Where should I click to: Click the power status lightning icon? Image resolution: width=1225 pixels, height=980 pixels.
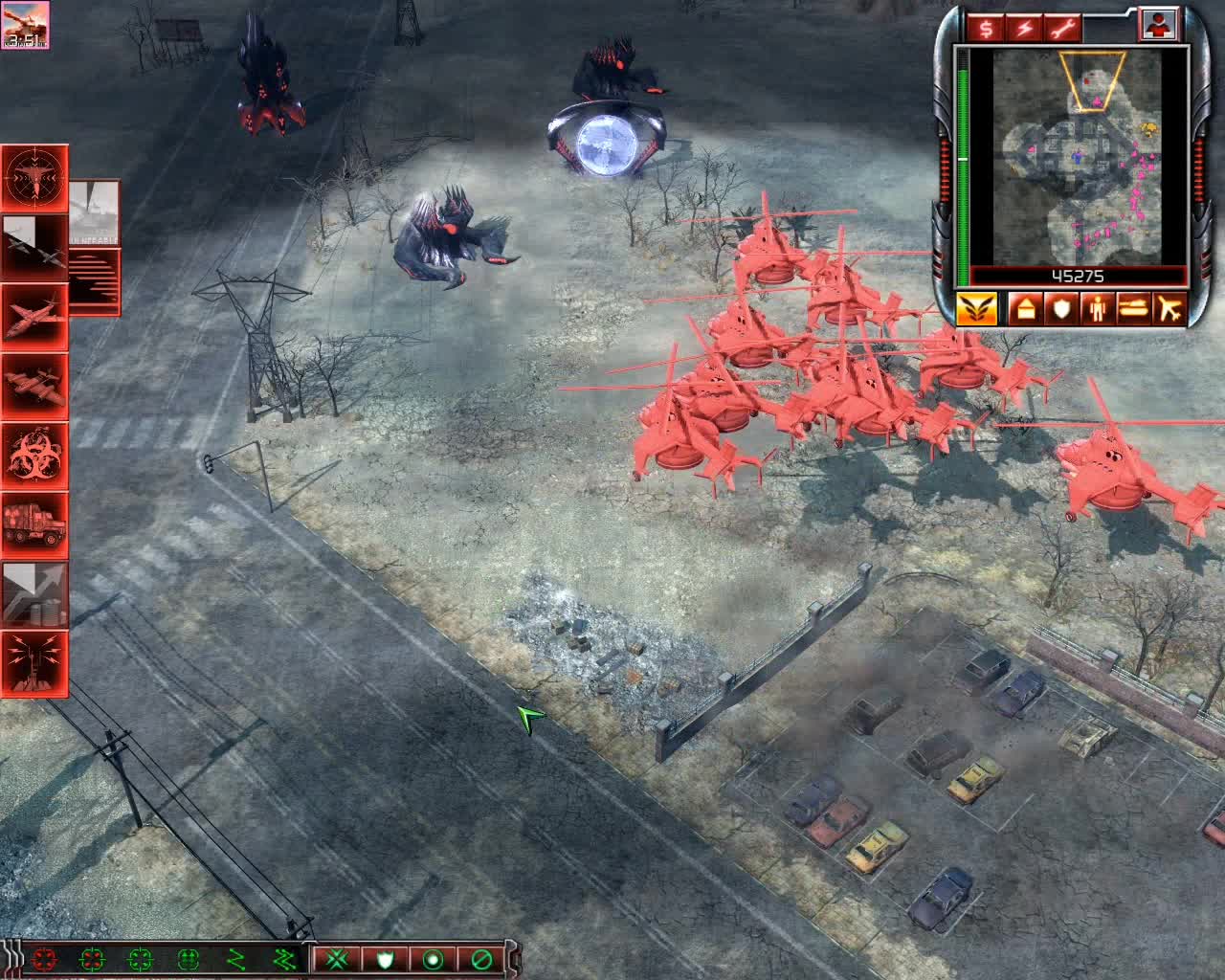tap(1023, 26)
